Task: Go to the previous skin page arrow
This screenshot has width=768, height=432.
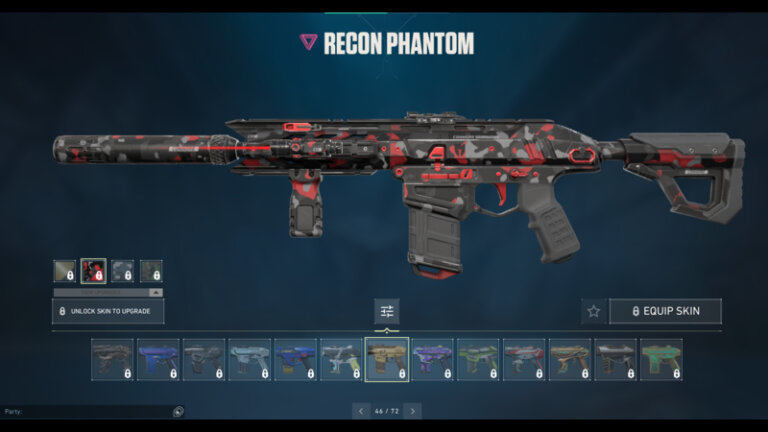Action: 361,411
